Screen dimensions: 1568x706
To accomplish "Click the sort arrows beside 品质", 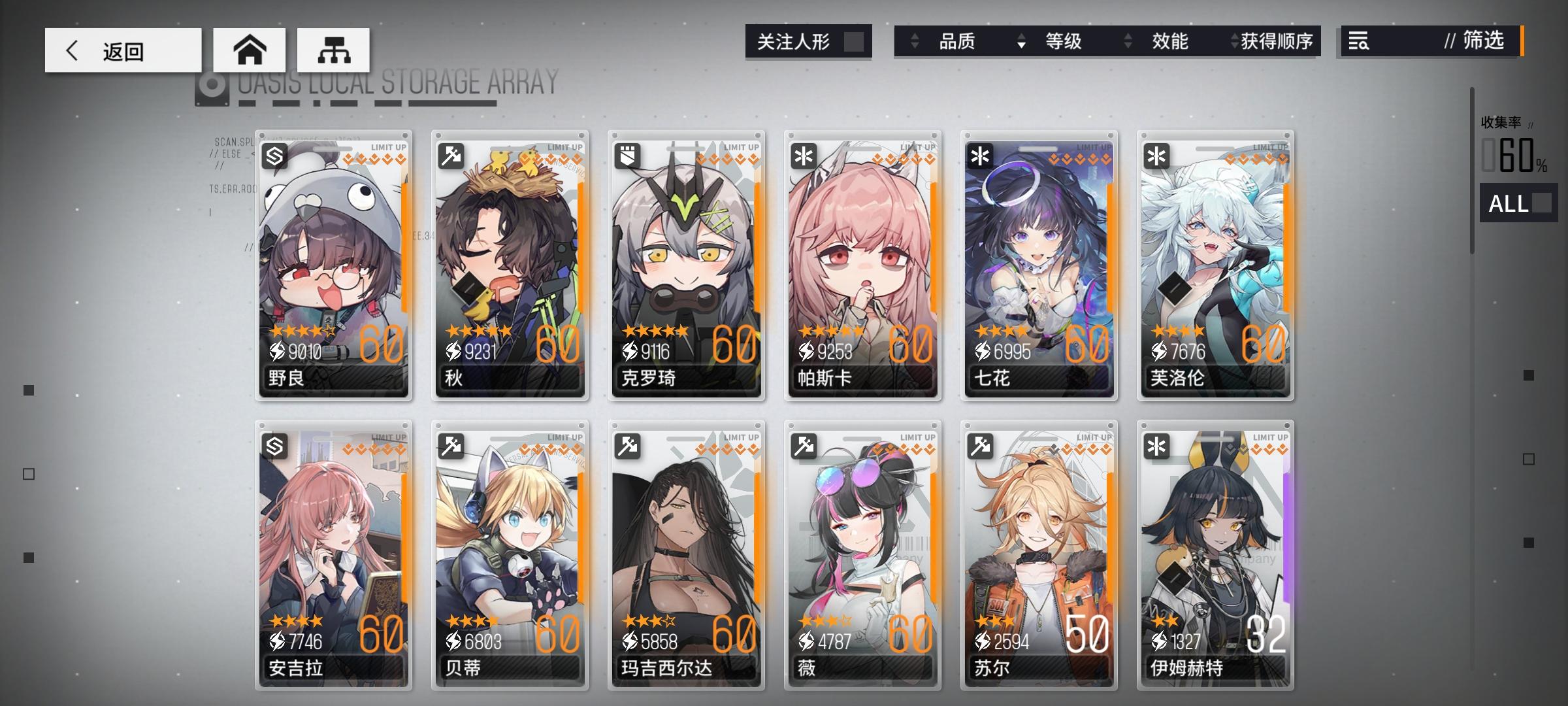I will [914, 42].
